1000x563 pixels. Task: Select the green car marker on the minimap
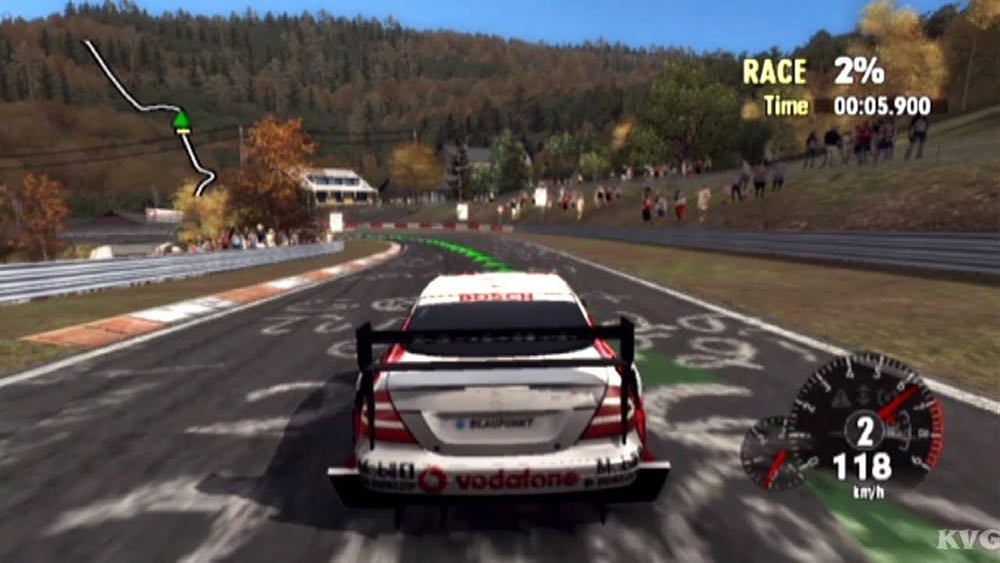click(181, 122)
